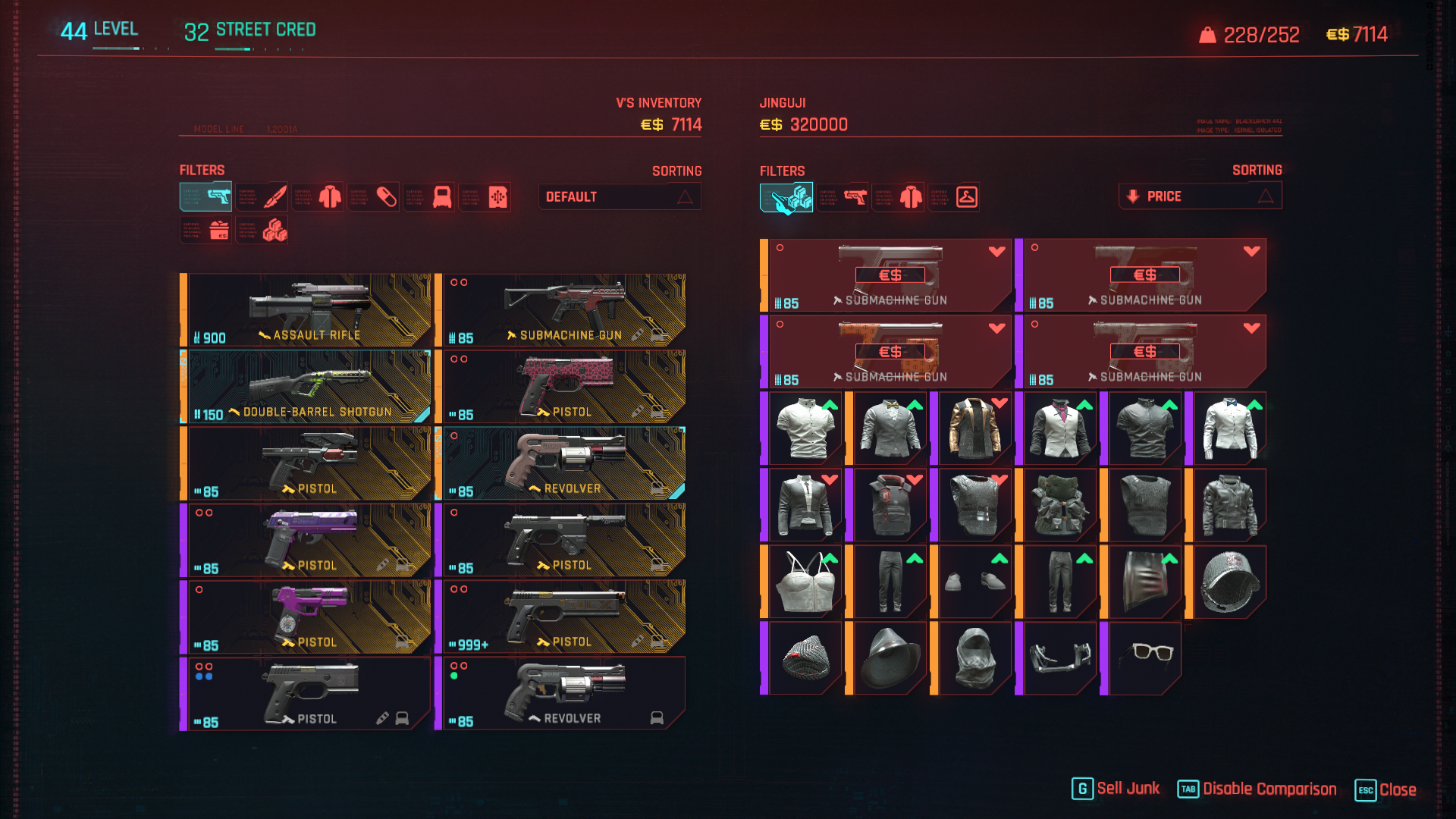The height and width of the screenshot is (819, 1456).
Task: Select the crafting materials filter in V's inventory
Action: click(262, 230)
